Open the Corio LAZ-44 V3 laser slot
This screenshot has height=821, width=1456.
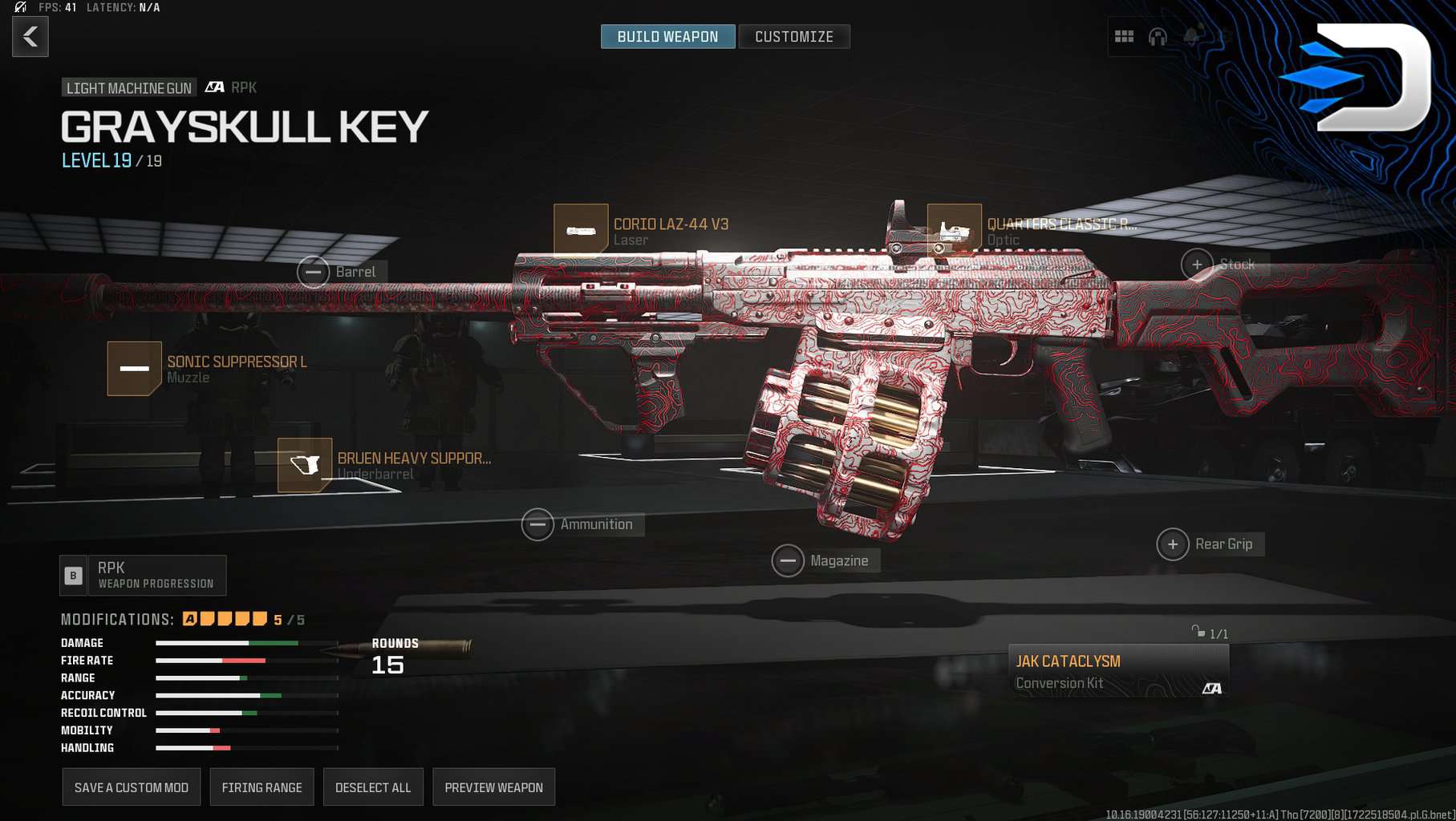pyautogui.click(x=581, y=231)
